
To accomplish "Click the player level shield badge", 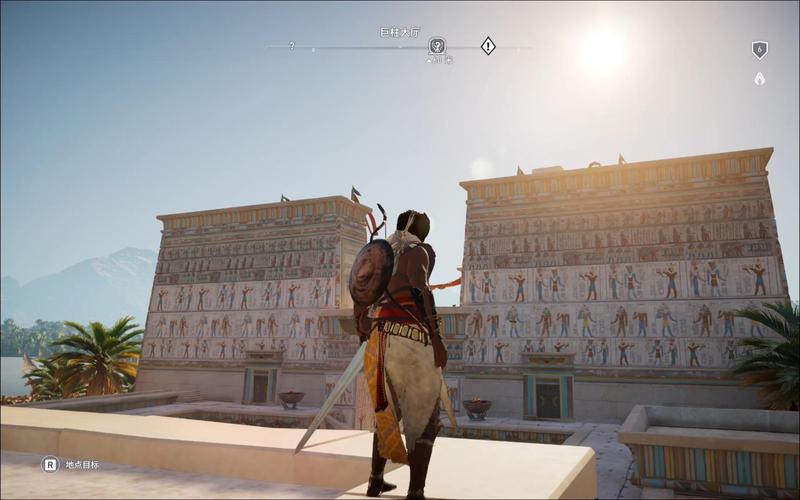I will (x=759, y=49).
